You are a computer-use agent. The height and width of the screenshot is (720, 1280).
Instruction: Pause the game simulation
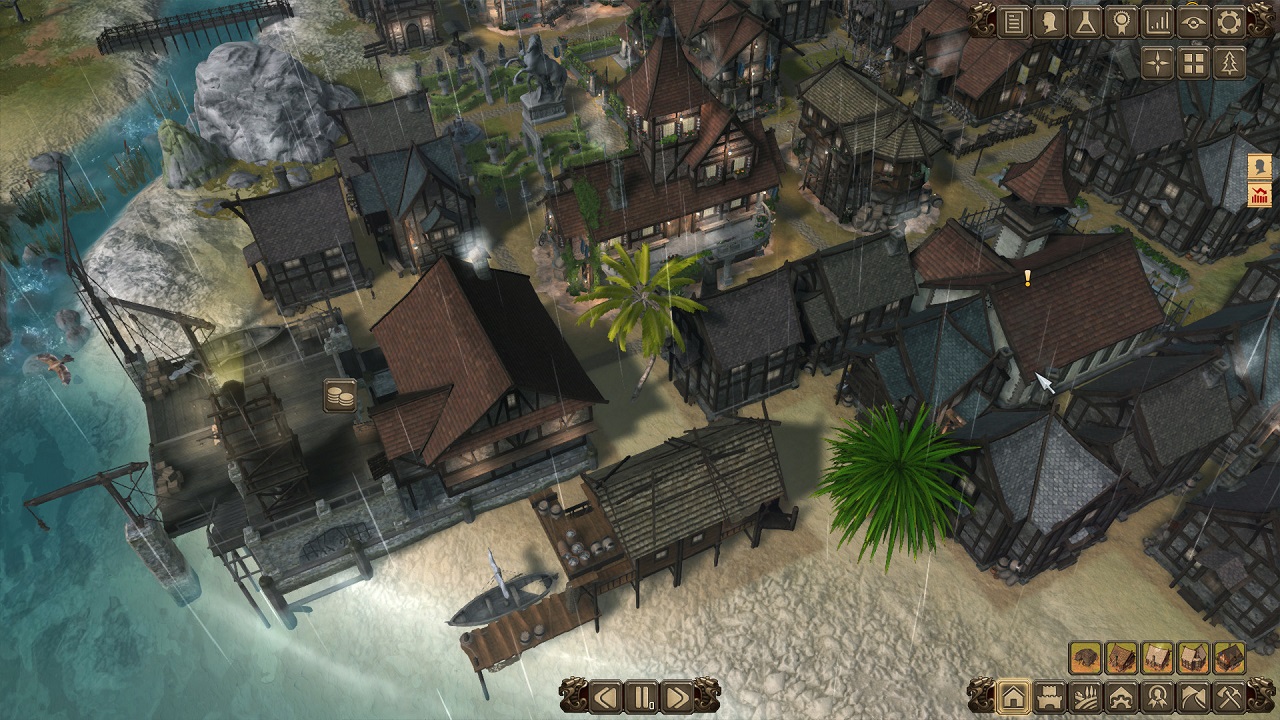click(641, 696)
